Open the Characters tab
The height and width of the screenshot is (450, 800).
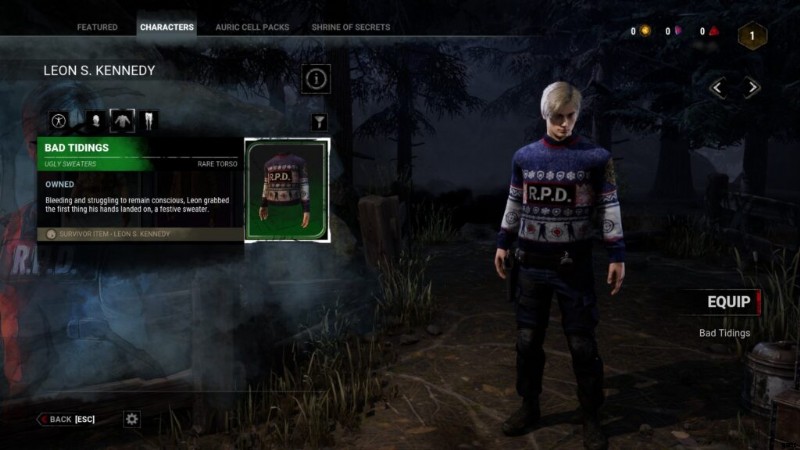(167, 27)
